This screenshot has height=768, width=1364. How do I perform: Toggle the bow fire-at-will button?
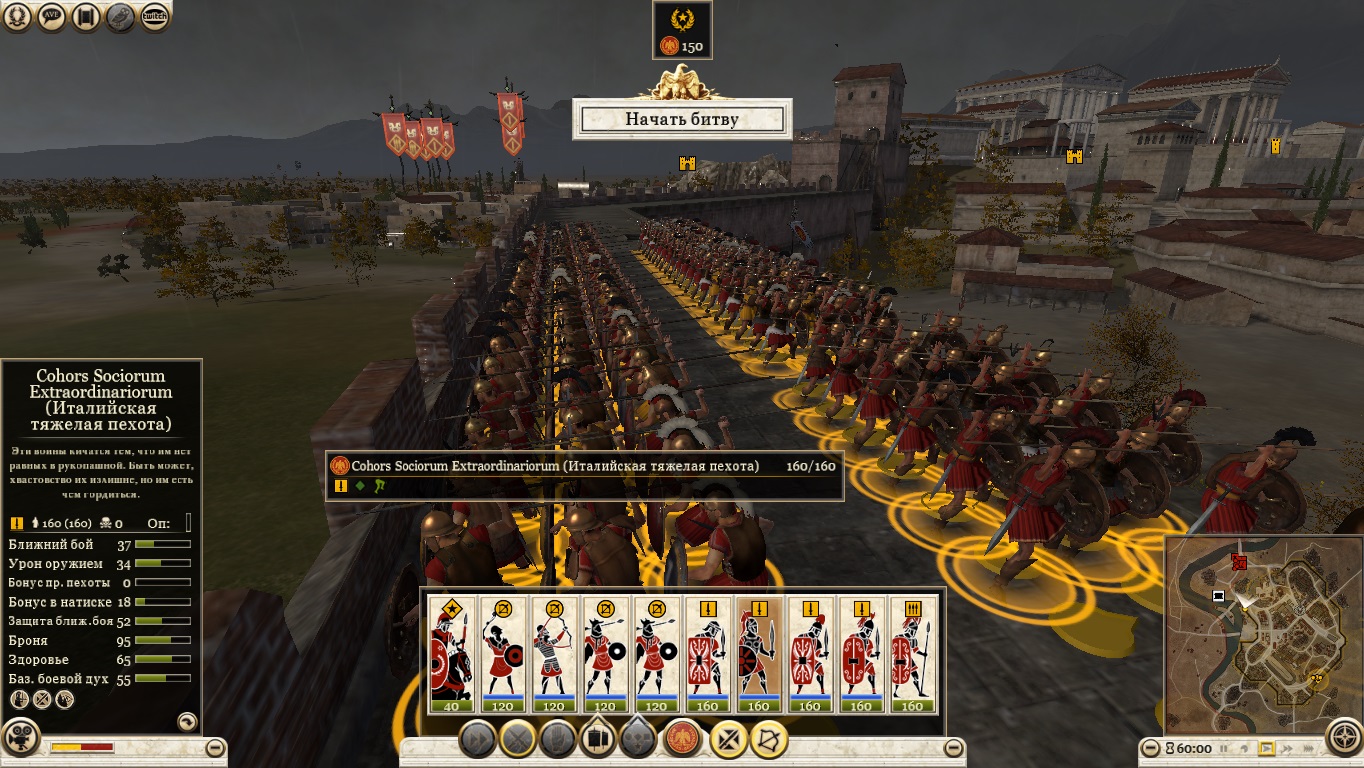coord(769,739)
